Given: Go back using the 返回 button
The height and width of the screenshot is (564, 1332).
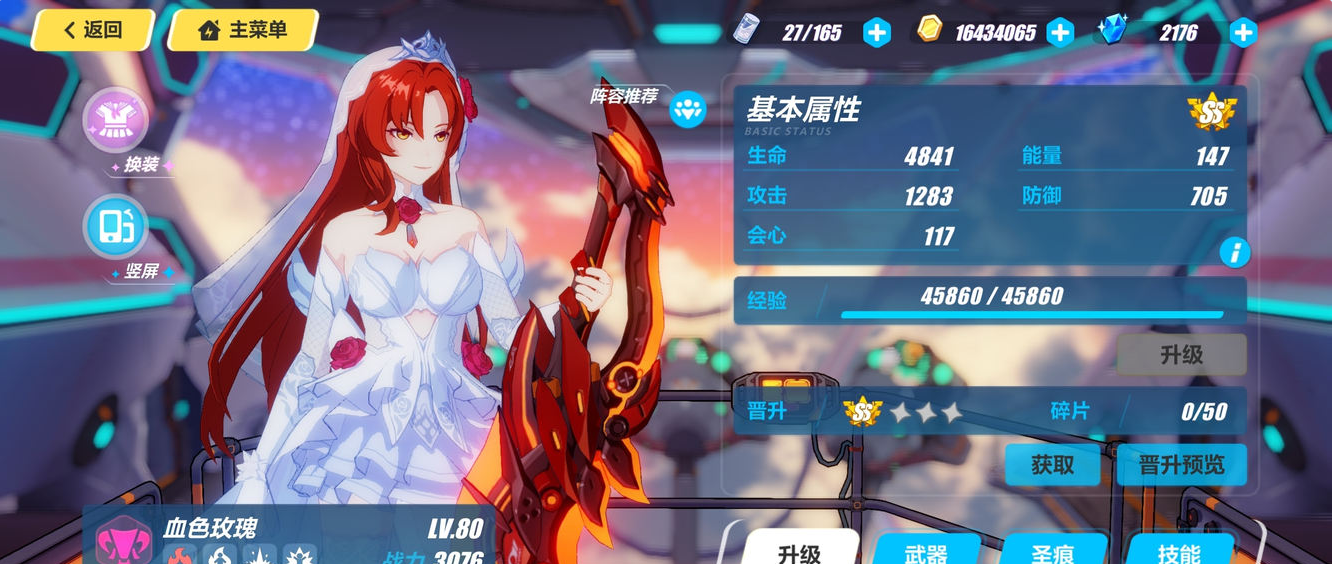Looking at the screenshot, I should [x=92, y=30].
